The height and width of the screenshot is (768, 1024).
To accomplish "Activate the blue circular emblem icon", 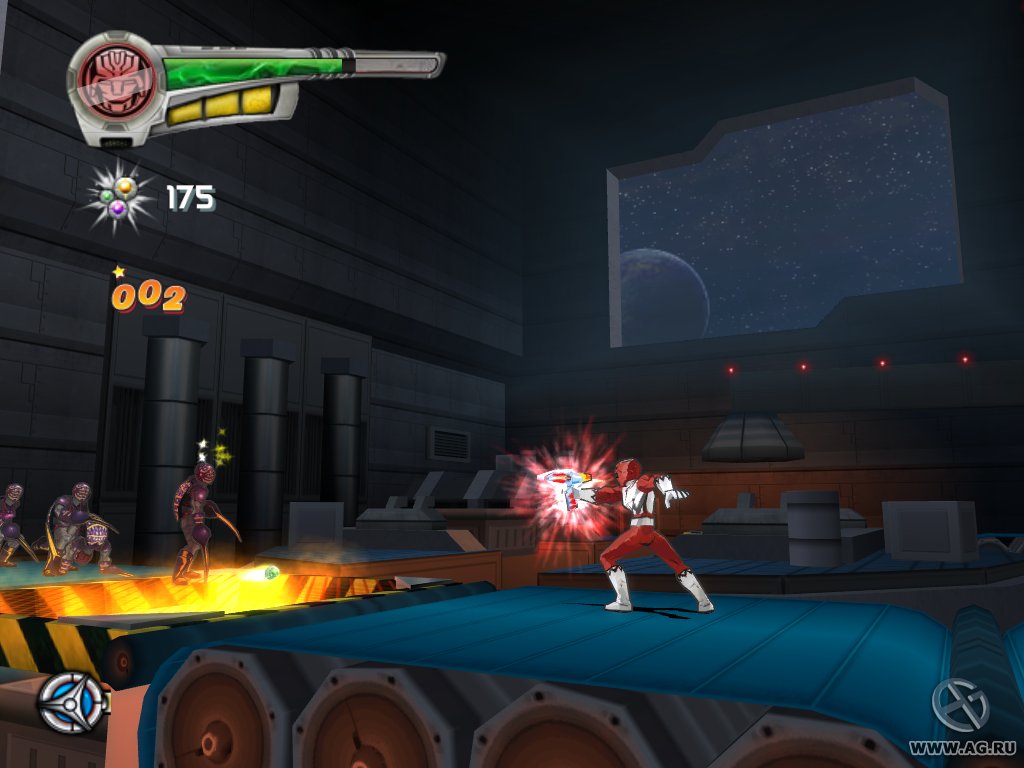I will click(x=72, y=703).
